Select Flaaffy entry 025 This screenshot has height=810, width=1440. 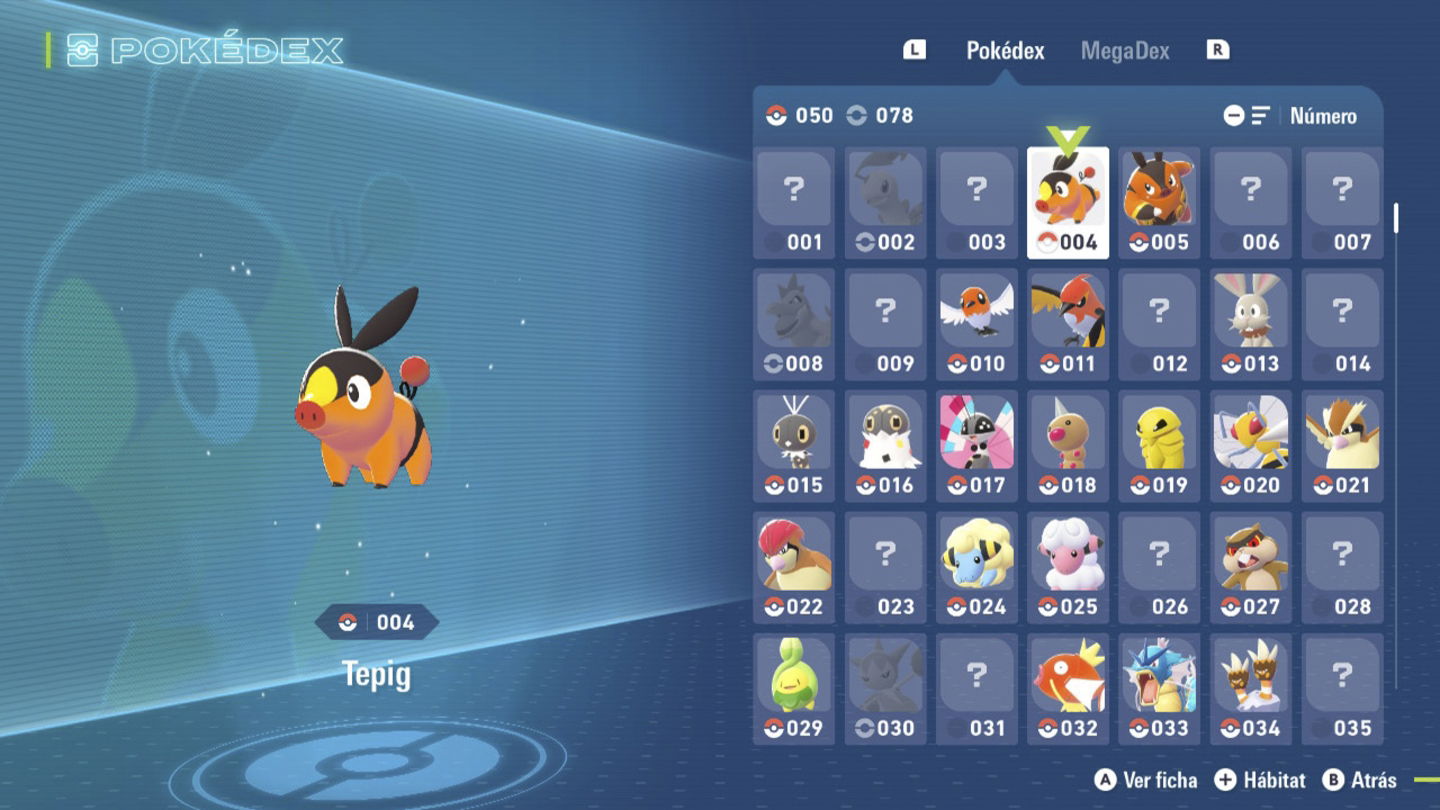tap(1067, 567)
